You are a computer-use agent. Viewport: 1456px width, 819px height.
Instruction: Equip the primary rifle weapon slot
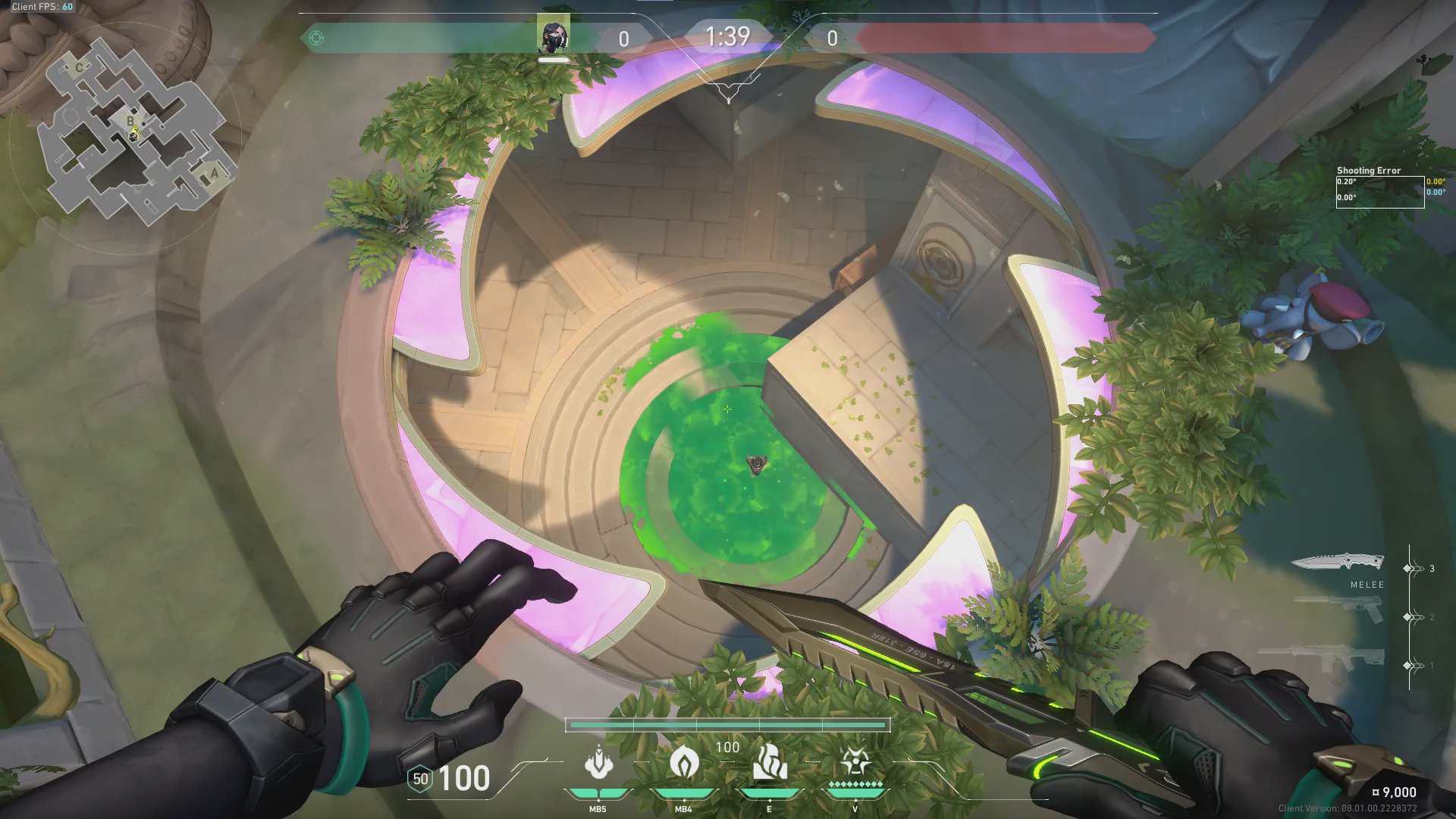click(x=1323, y=657)
